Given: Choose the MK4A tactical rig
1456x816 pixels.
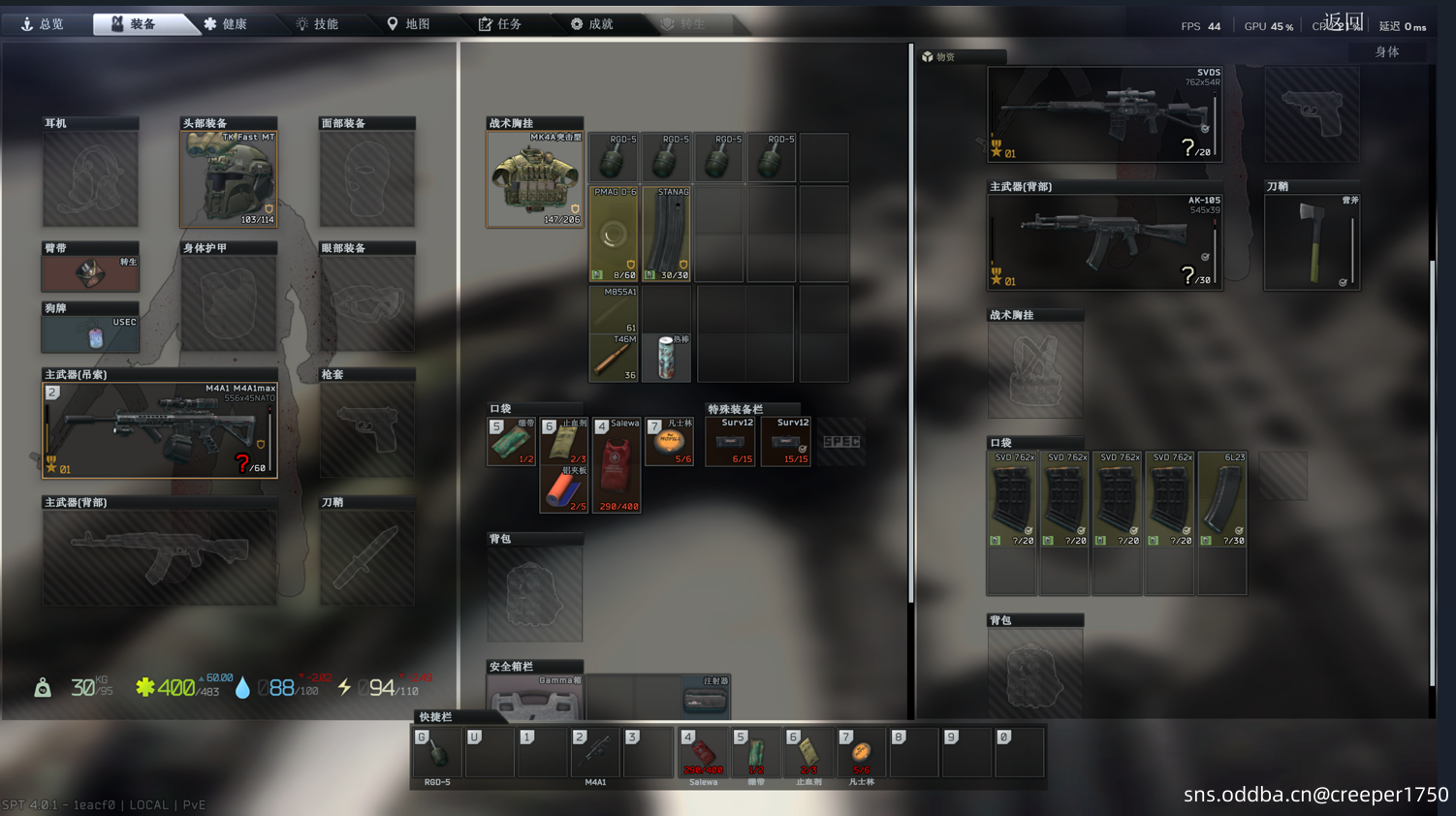Looking at the screenshot, I should point(534,179).
